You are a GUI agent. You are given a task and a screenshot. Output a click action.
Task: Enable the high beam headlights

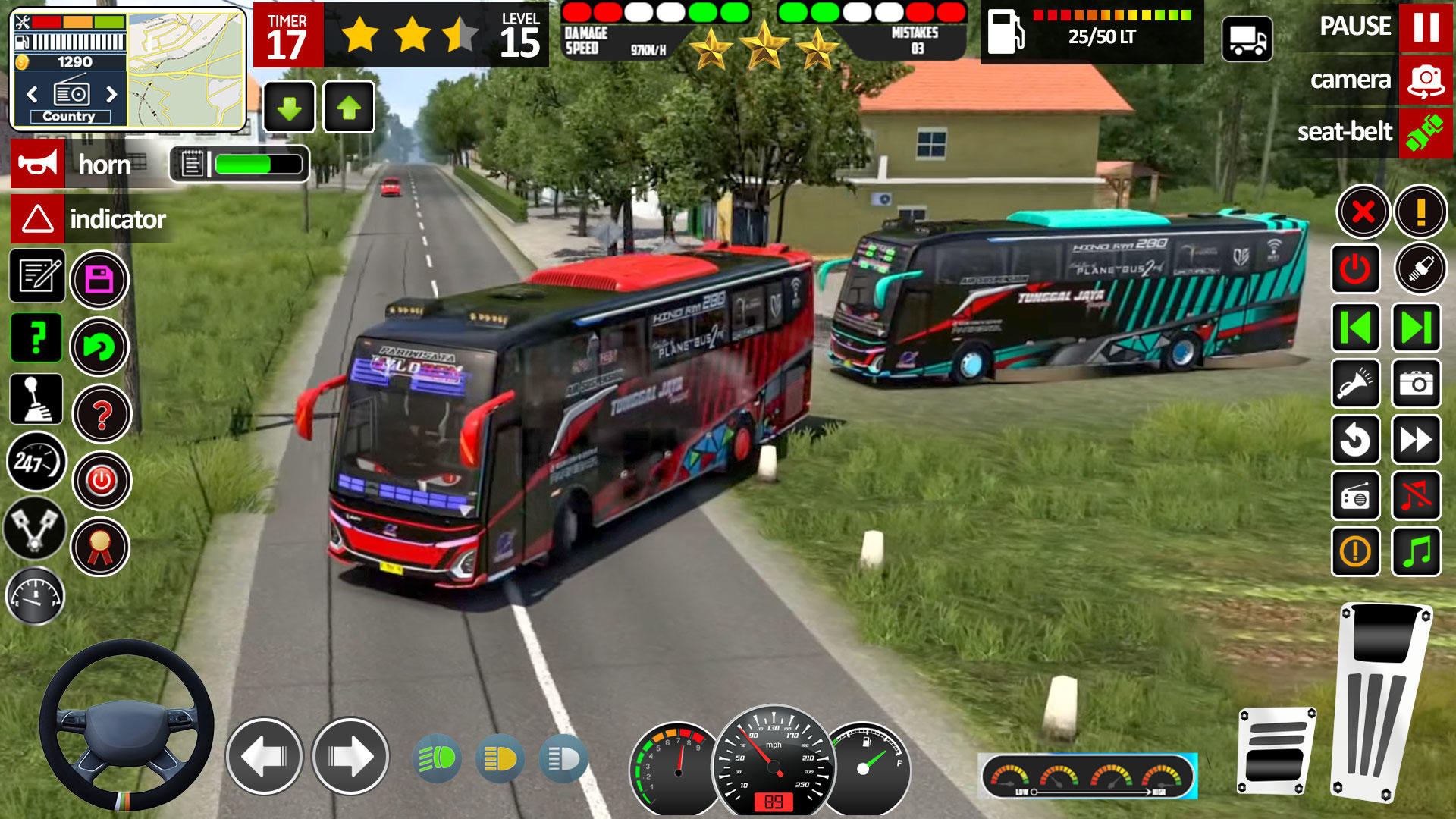(x=565, y=758)
